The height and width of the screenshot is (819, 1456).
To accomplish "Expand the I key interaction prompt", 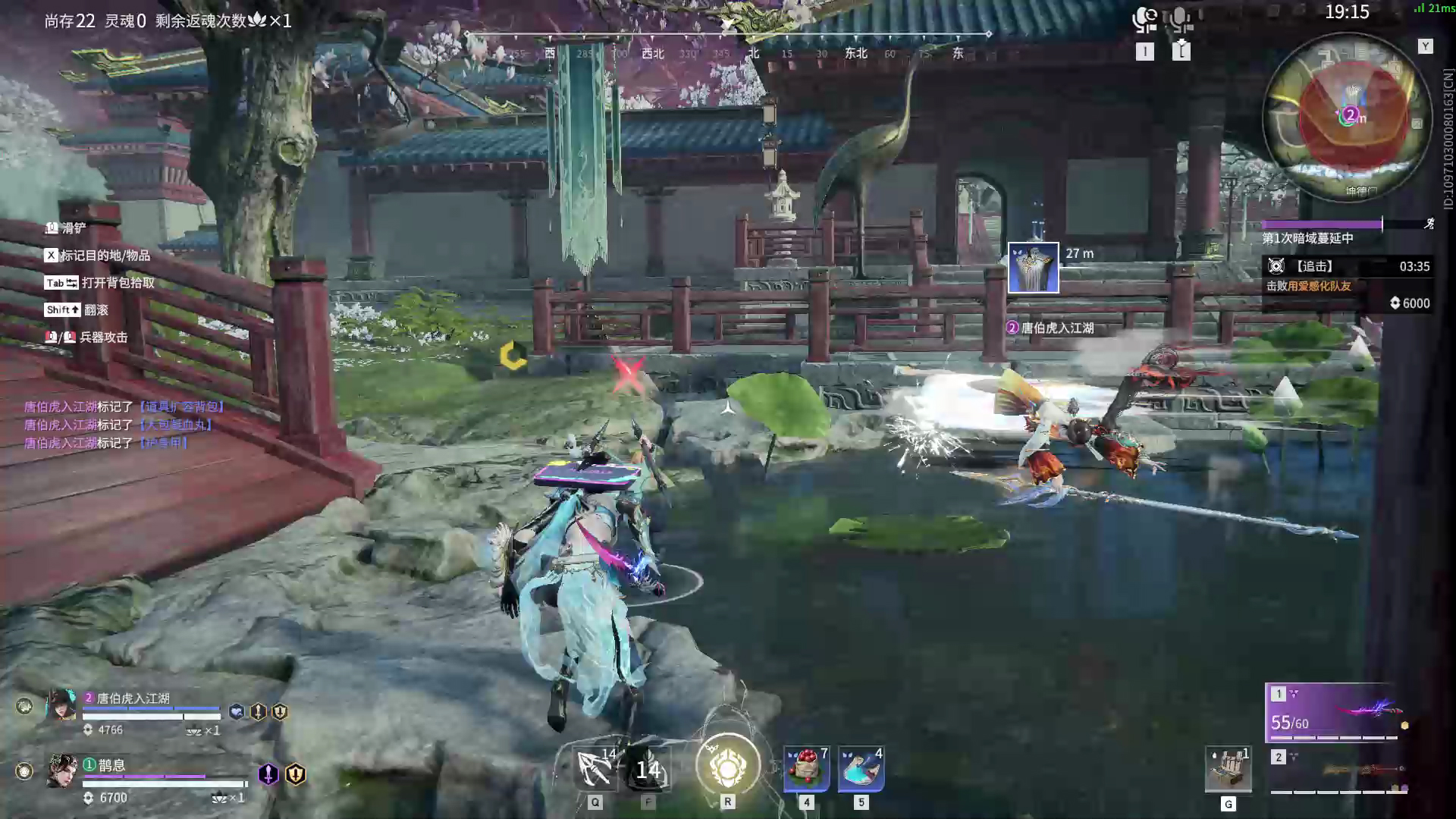I will pyautogui.click(x=1144, y=52).
